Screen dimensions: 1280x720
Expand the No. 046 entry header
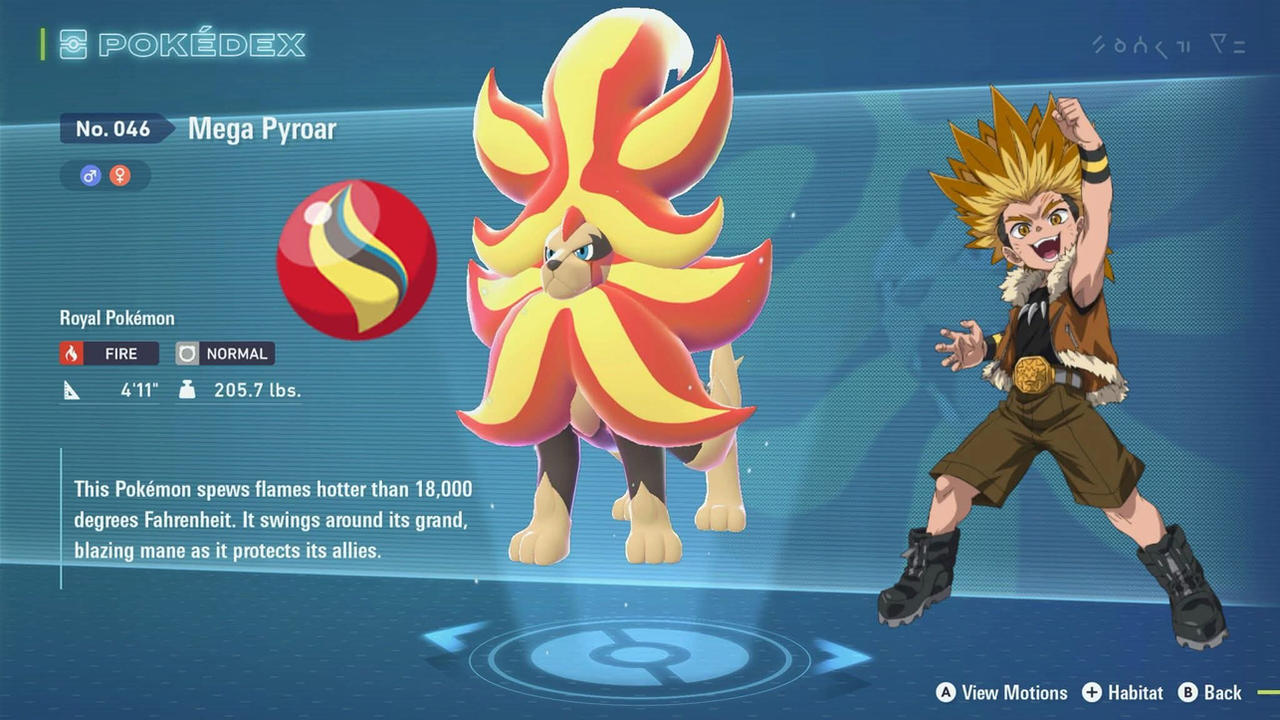pyautogui.click(x=112, y=128)
